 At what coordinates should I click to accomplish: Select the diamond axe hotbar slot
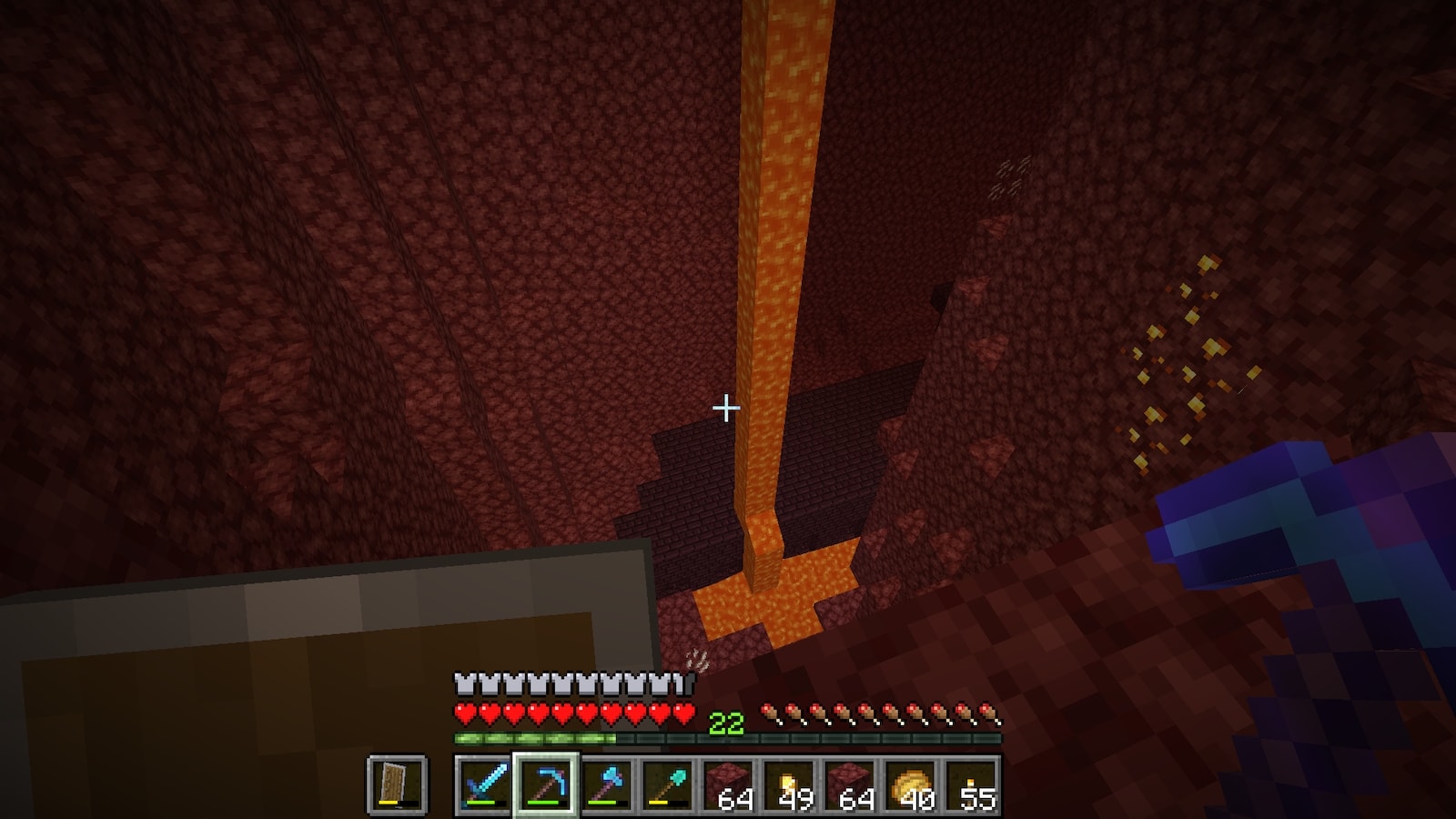click(606, 784)
